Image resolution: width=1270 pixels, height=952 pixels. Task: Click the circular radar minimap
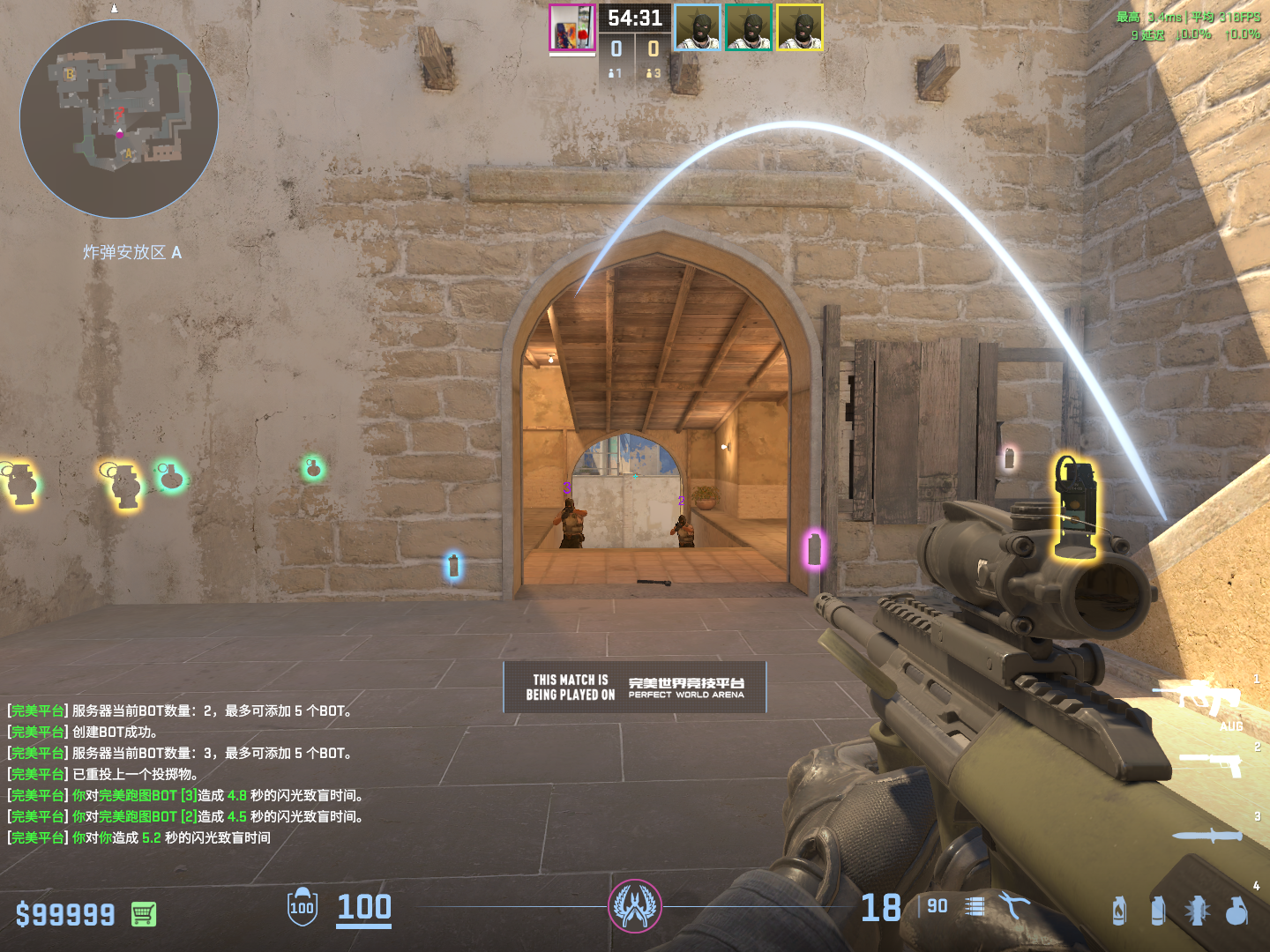tap(119, 119)
